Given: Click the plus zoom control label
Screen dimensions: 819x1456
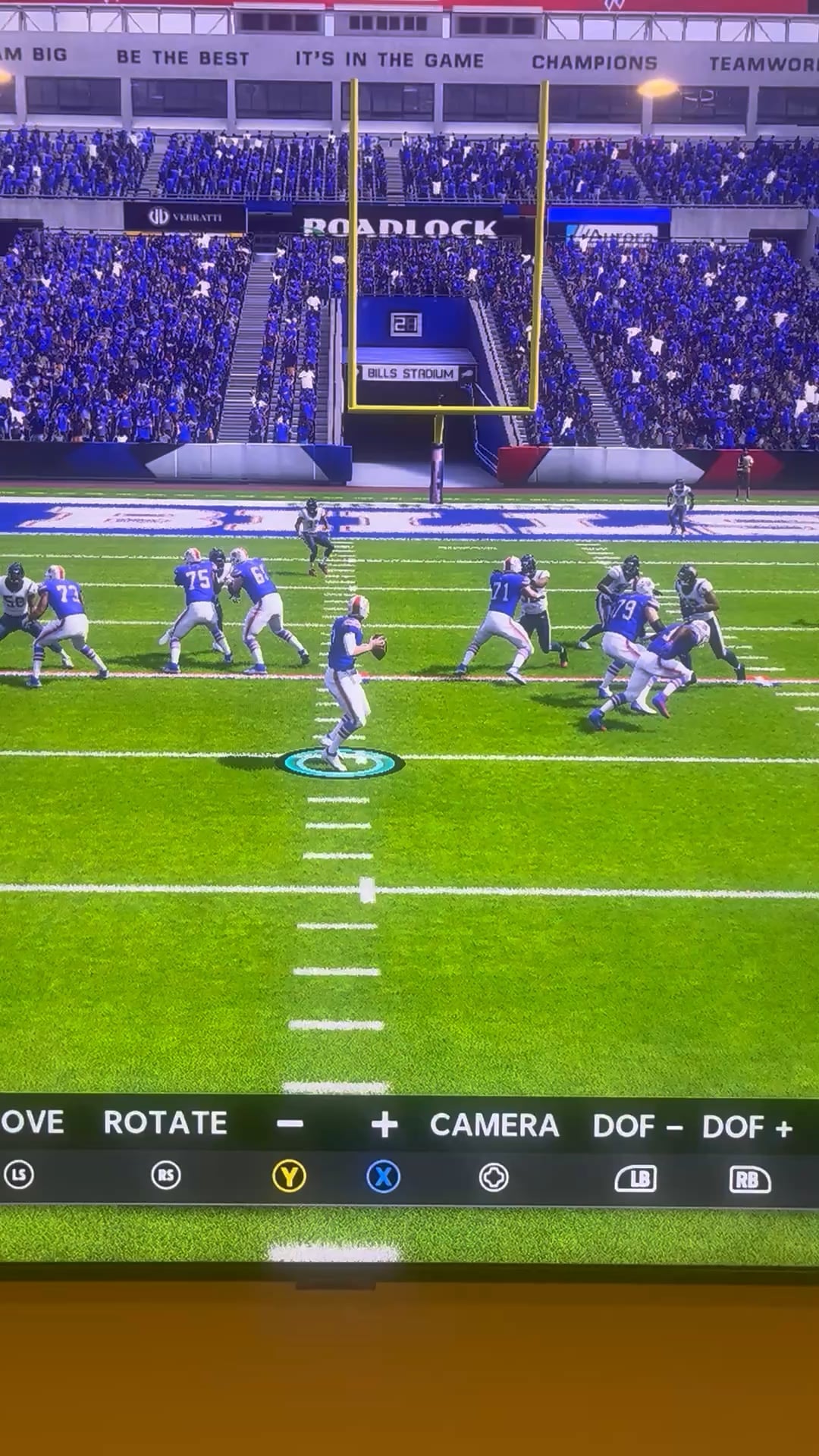Looking at the screenshot, I should point(384,1125).
